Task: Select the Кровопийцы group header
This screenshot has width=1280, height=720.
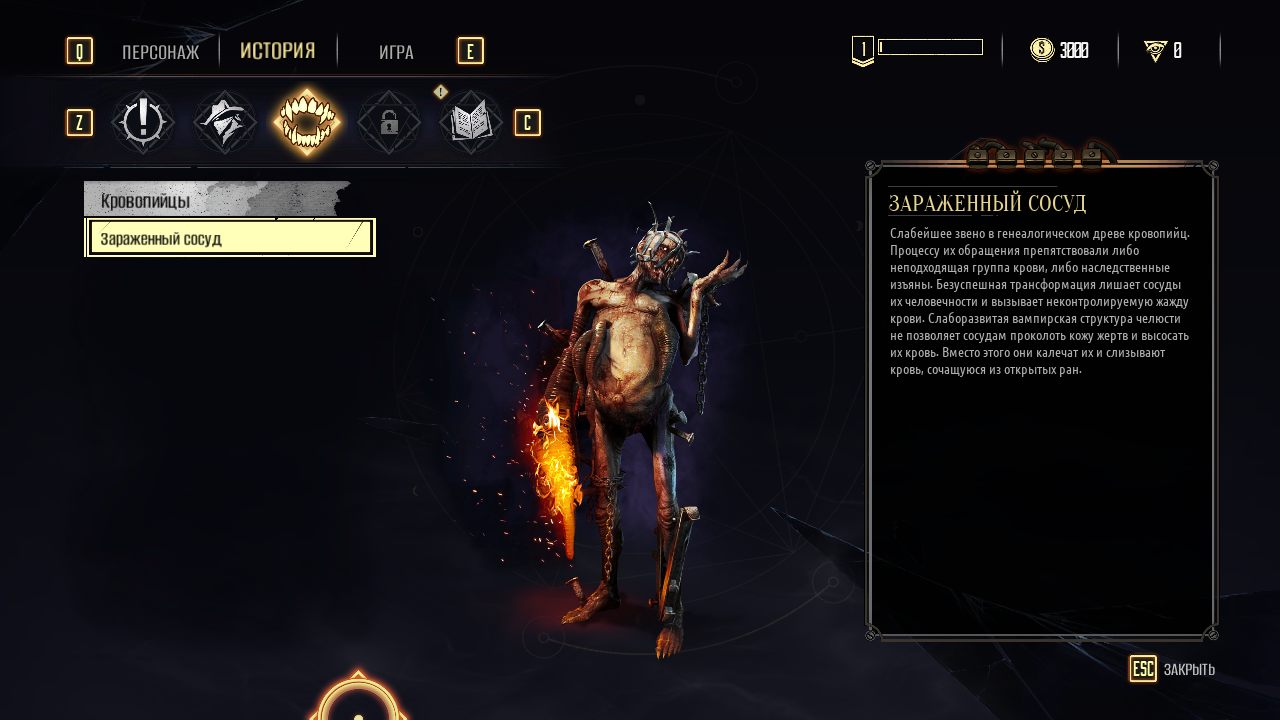Action: pyautogui.click(x=215, y=200)
